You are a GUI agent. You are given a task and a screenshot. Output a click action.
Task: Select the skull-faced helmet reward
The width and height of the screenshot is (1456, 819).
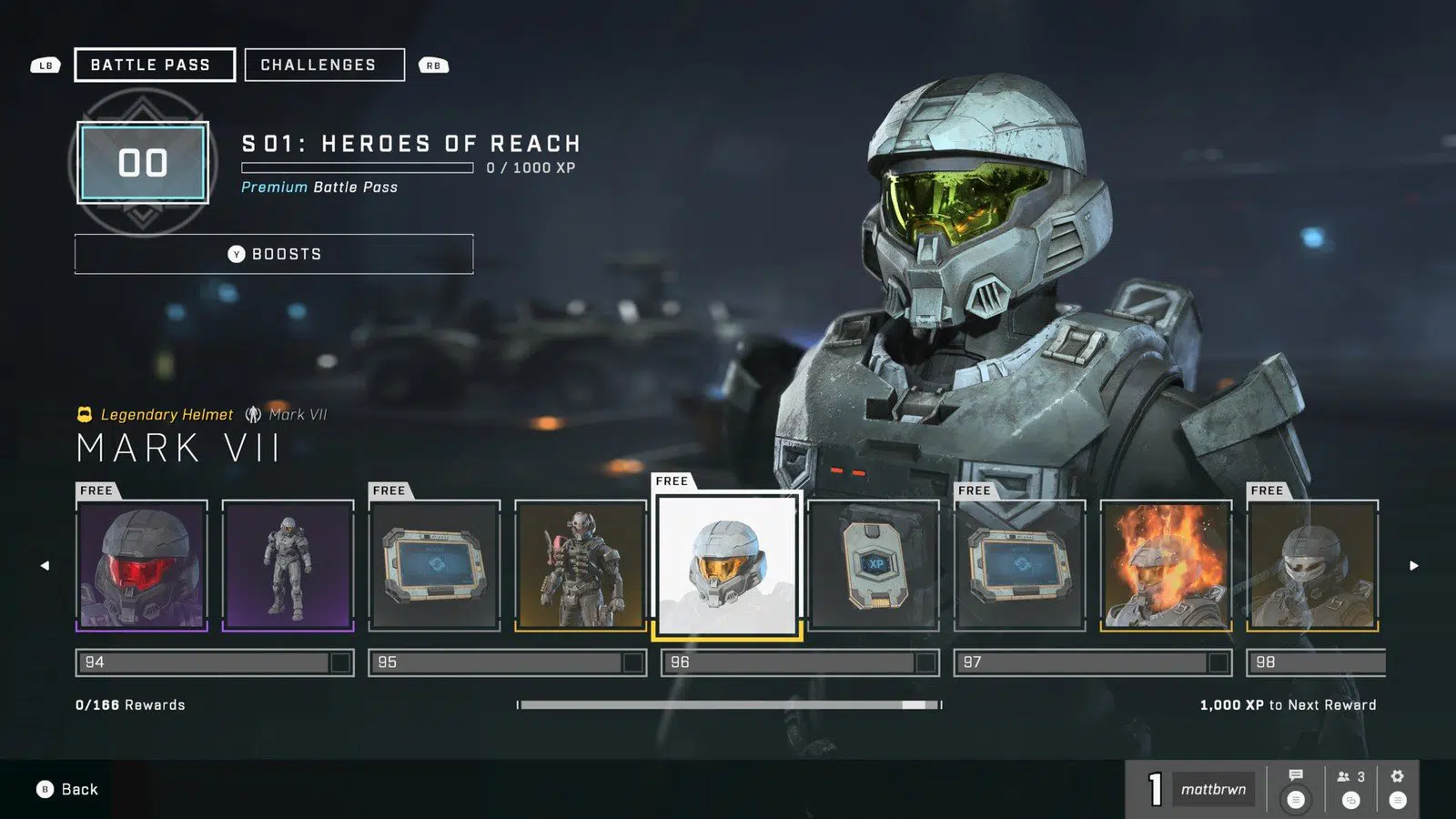tap(1312, 565)
